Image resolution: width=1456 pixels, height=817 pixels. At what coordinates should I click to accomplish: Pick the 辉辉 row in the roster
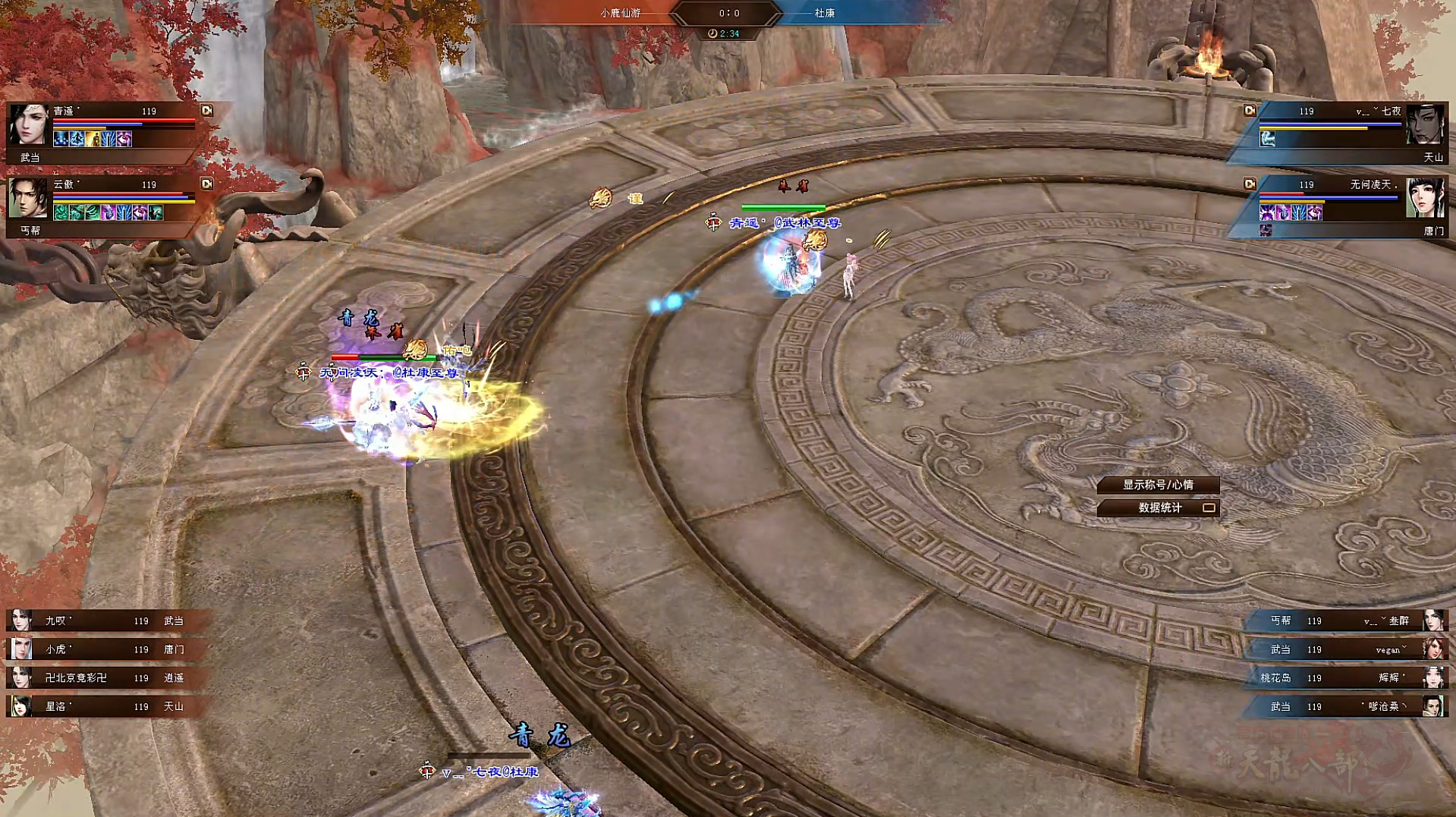pos(1347,677)
